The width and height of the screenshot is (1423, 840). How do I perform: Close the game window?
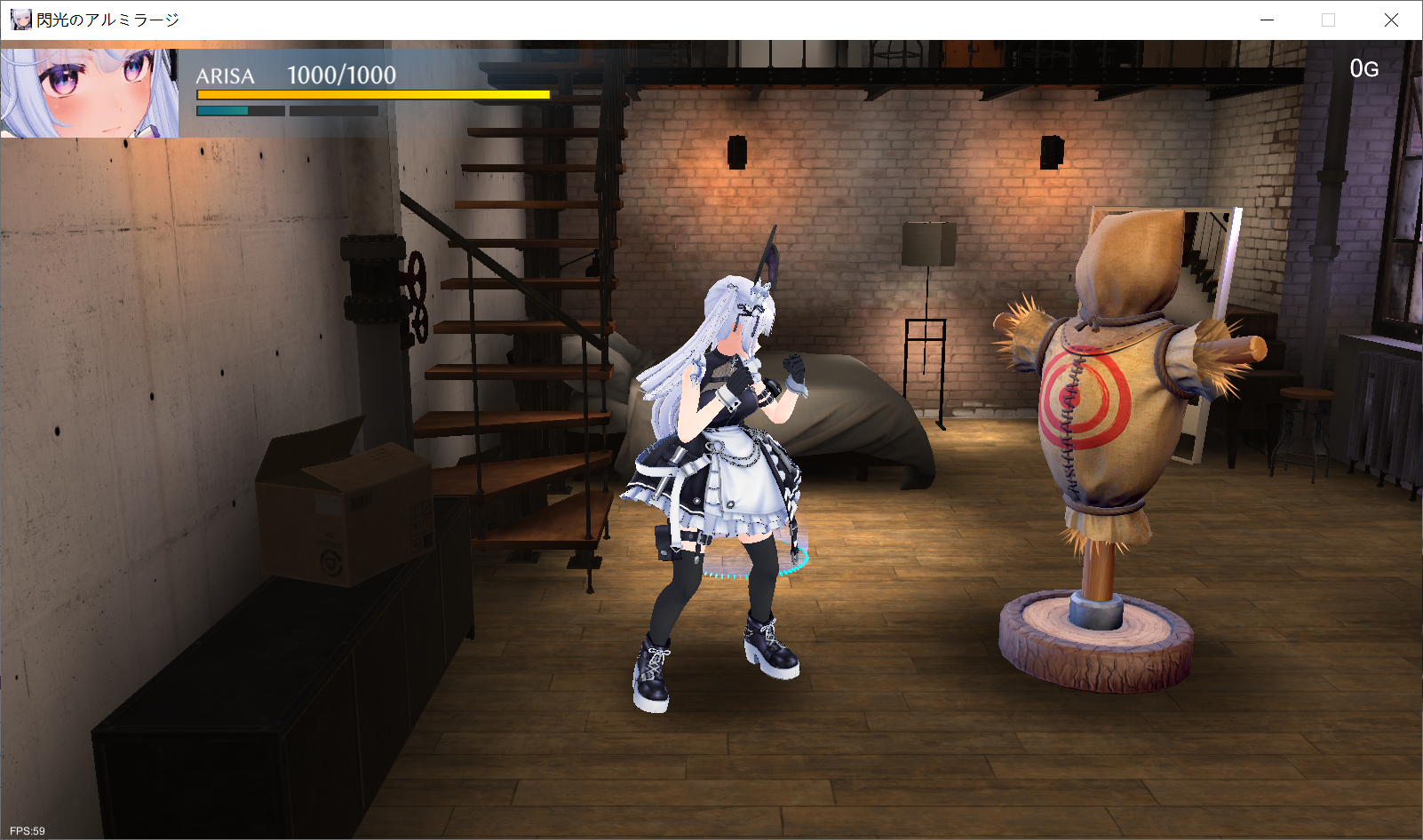[1391, 20]
